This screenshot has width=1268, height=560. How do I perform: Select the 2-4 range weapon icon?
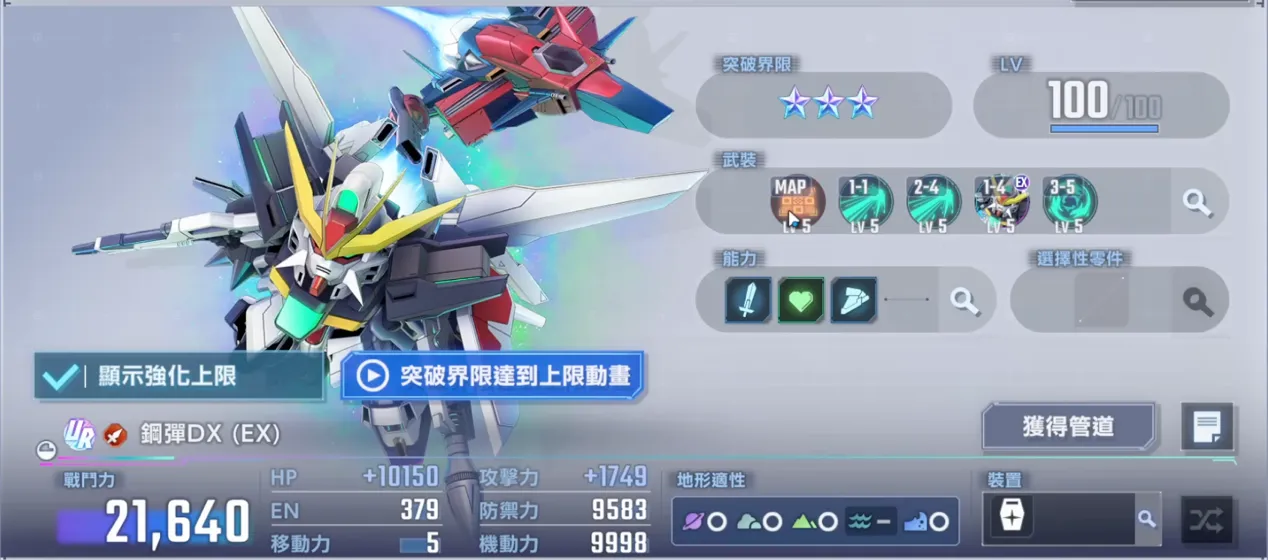pyautogui.click(x=933, y=201)
